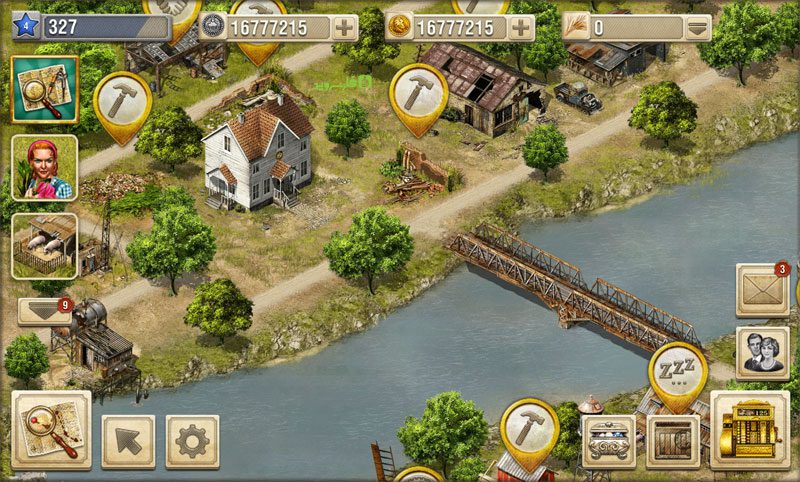This screenshot has height=482, width=800.
Task: Open the sheep pen task icon
Action: (44, 246)
